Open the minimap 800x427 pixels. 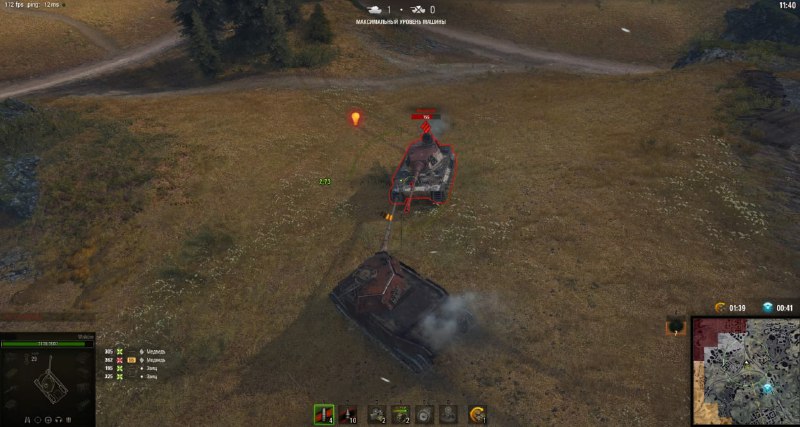click(744, 371)
